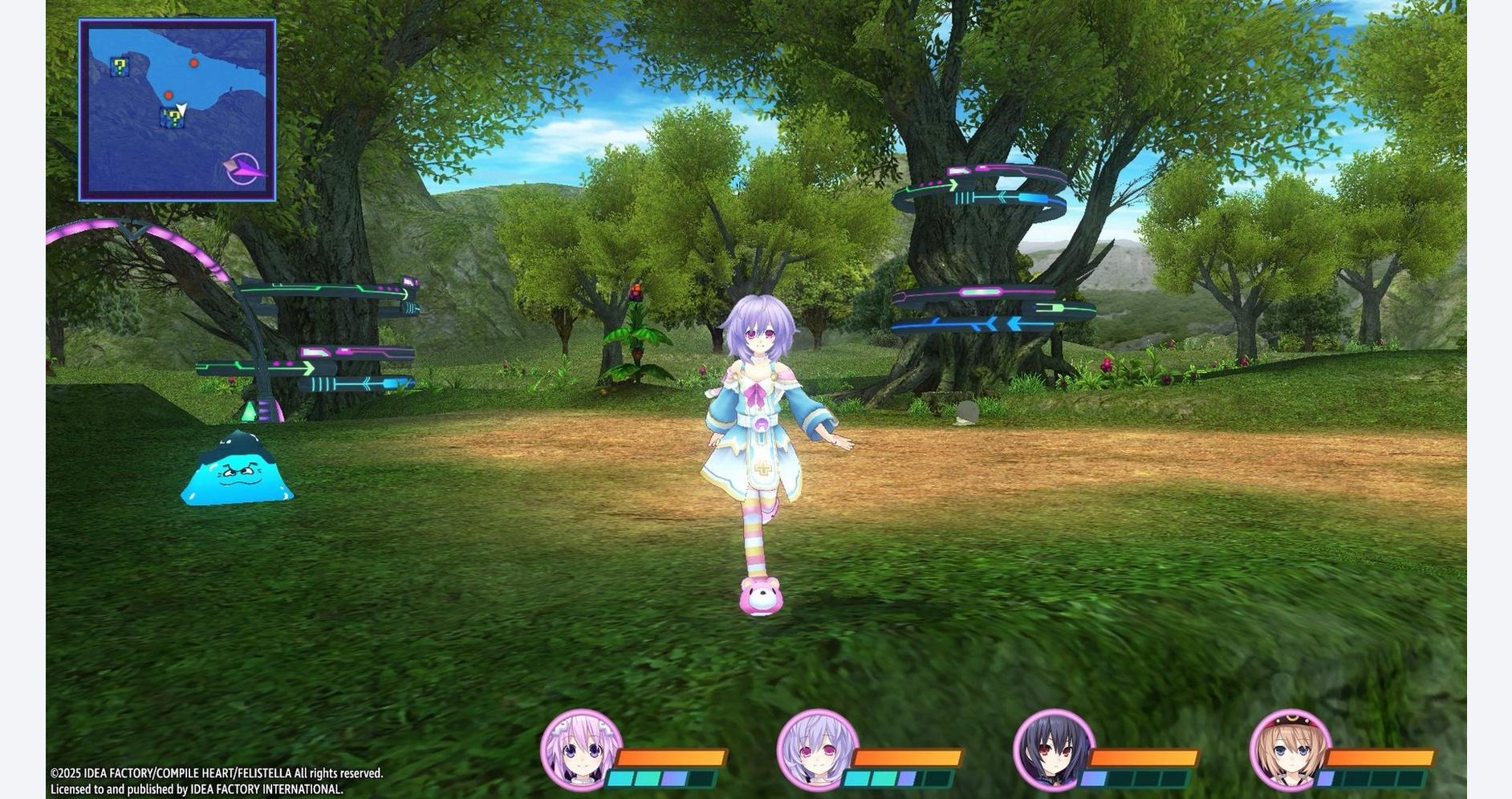Image resolution: width=1512 pixels, height=799 pixels.
Task: Choose the lavender-haired girl's party portrait
Action: pos(817,749)
